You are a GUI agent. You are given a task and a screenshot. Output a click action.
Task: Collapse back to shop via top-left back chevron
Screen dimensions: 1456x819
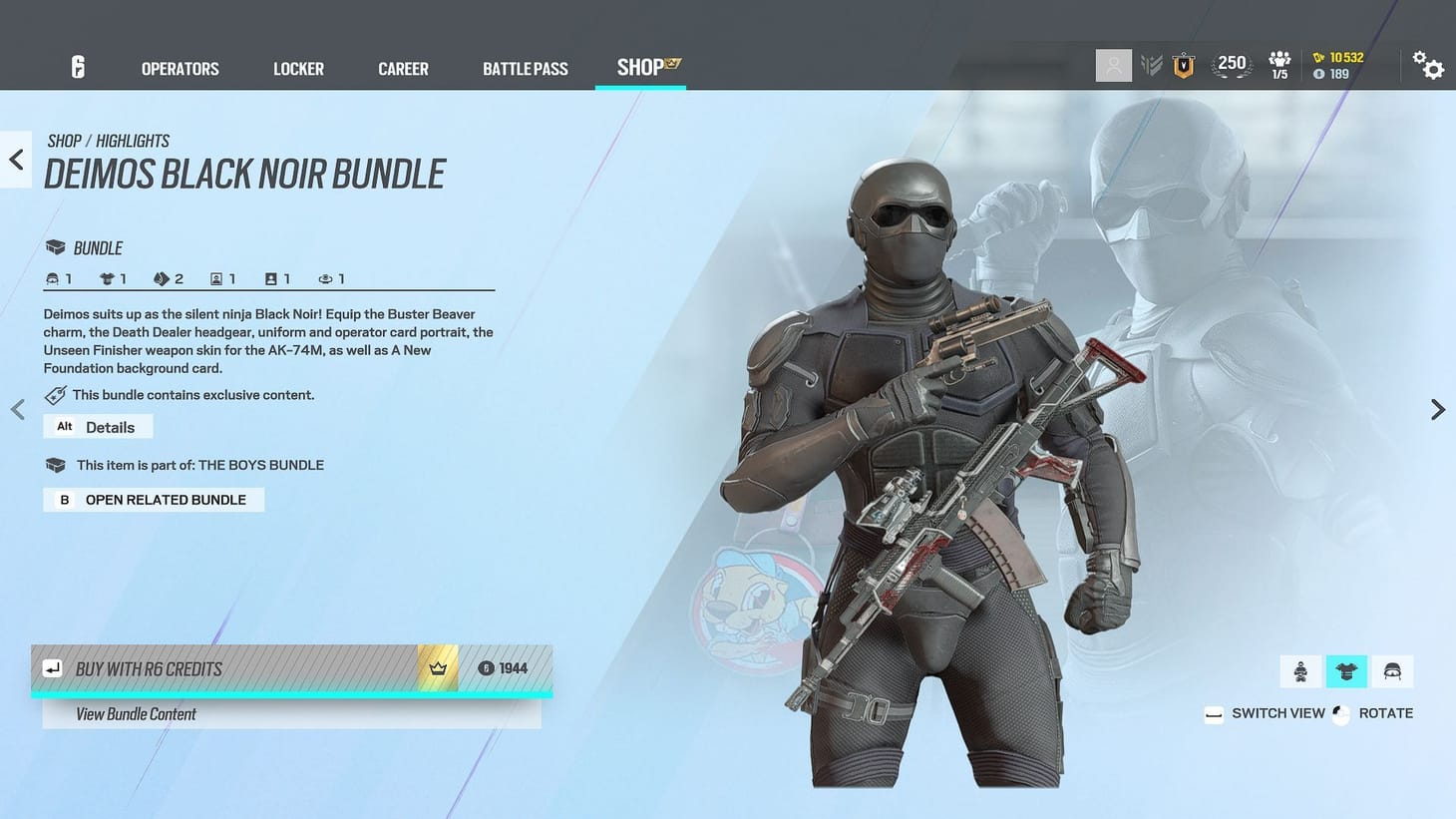coord(15,159)
